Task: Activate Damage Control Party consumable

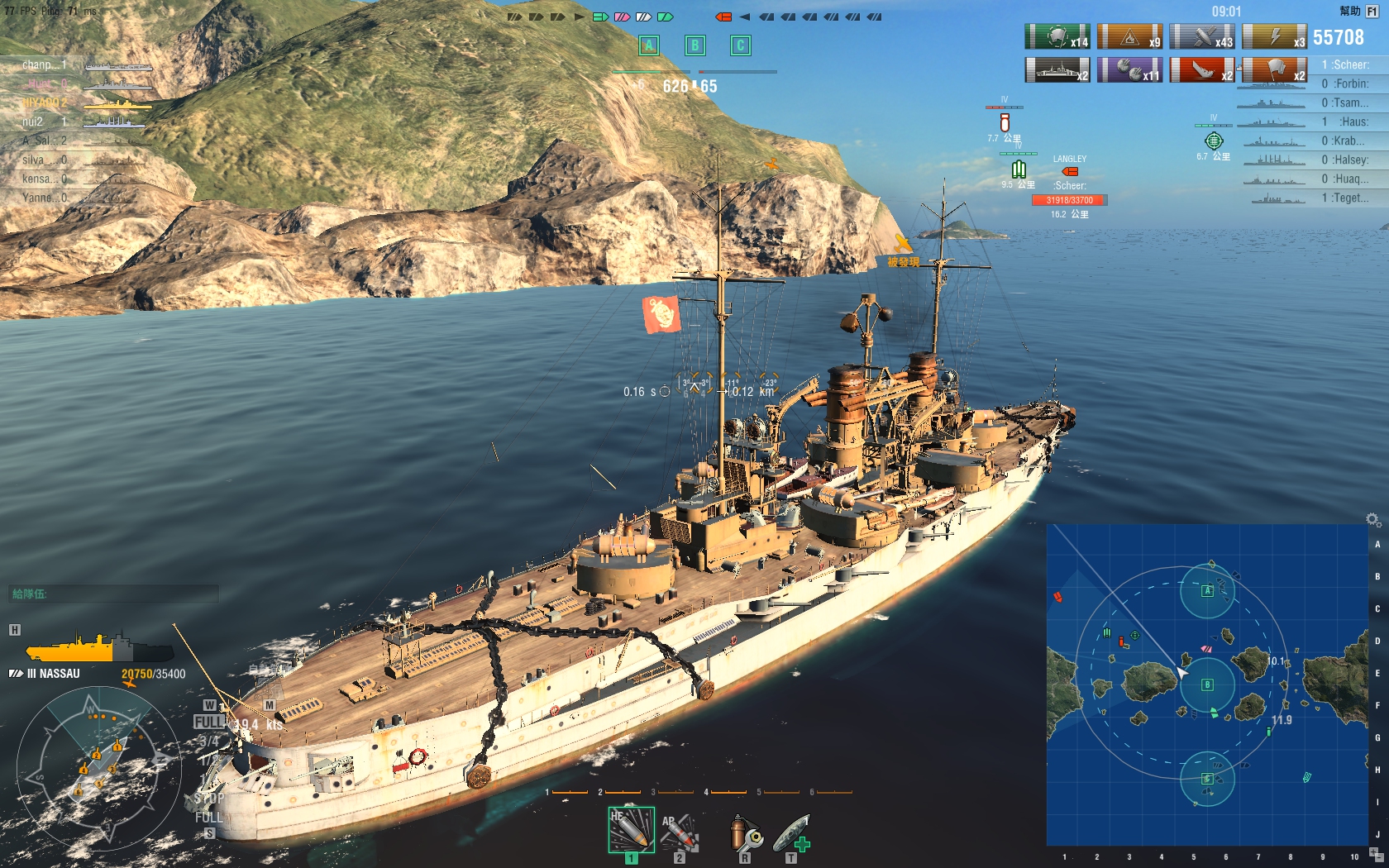Action: [746, 832]
